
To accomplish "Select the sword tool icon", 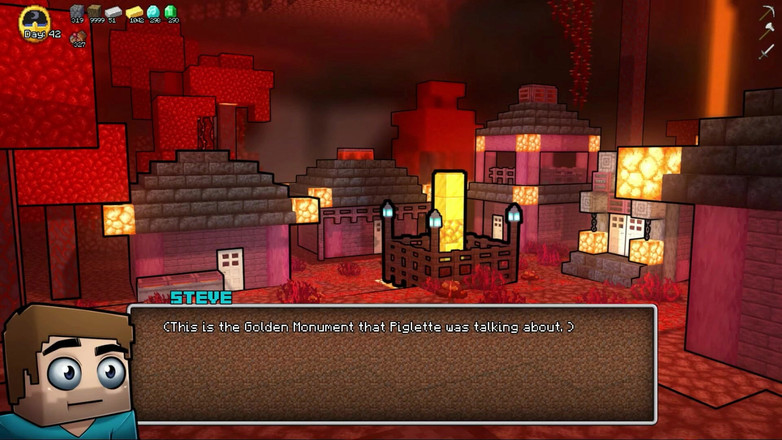I will click(767, 51).
